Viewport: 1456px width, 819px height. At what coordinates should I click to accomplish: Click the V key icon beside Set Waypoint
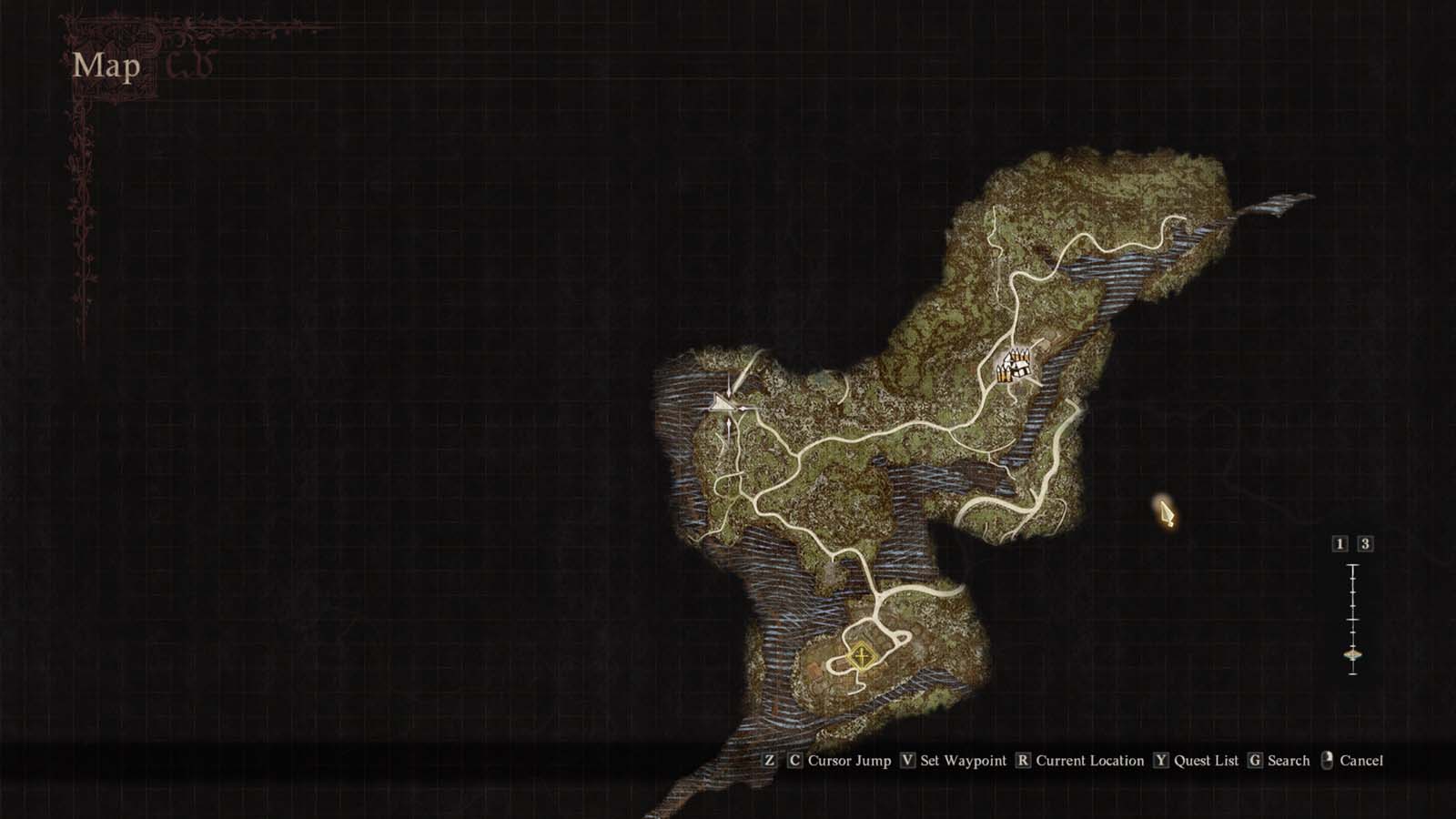[x=908, y=760]
